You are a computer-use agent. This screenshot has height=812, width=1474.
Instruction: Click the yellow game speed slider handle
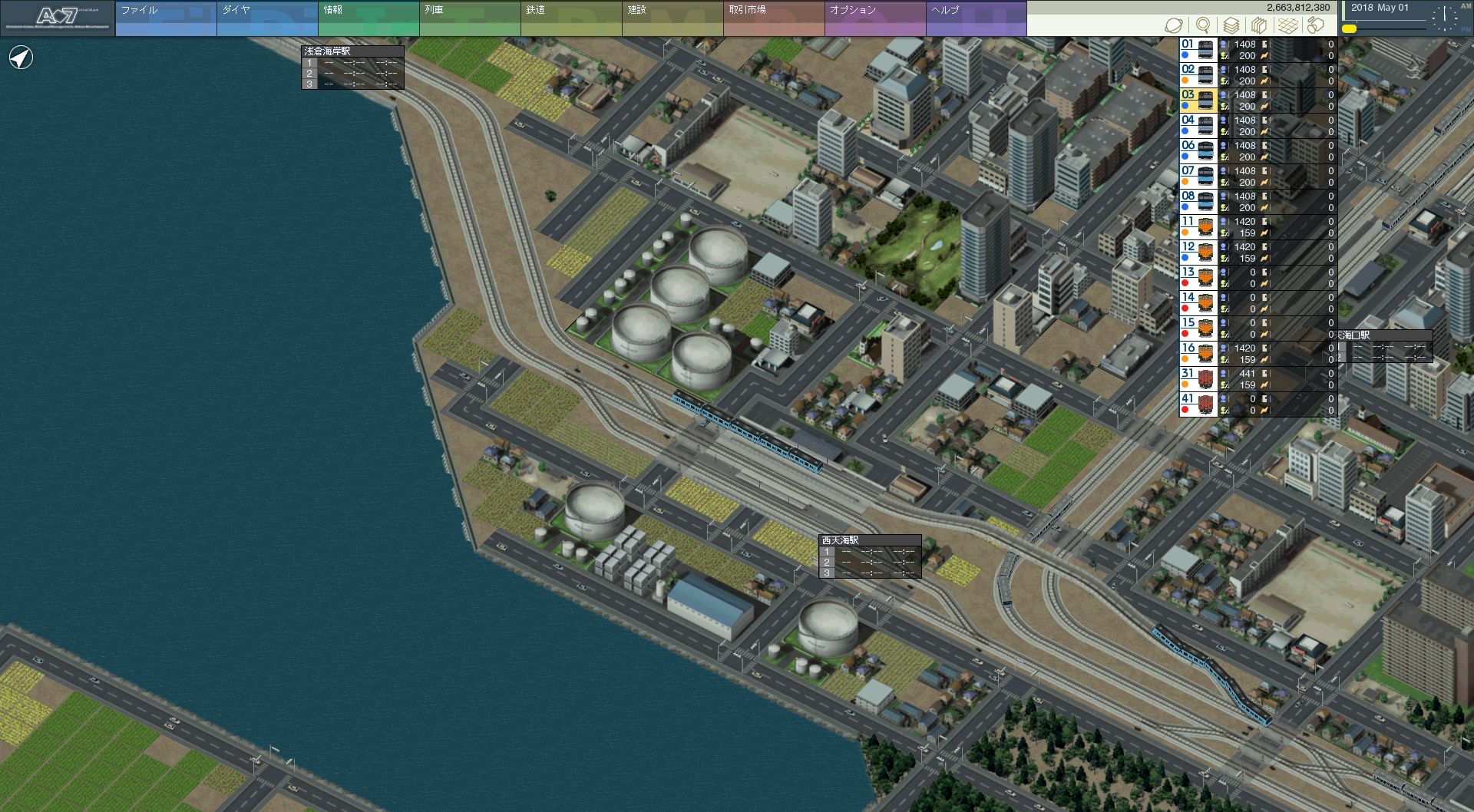[x=1349, y=29]
